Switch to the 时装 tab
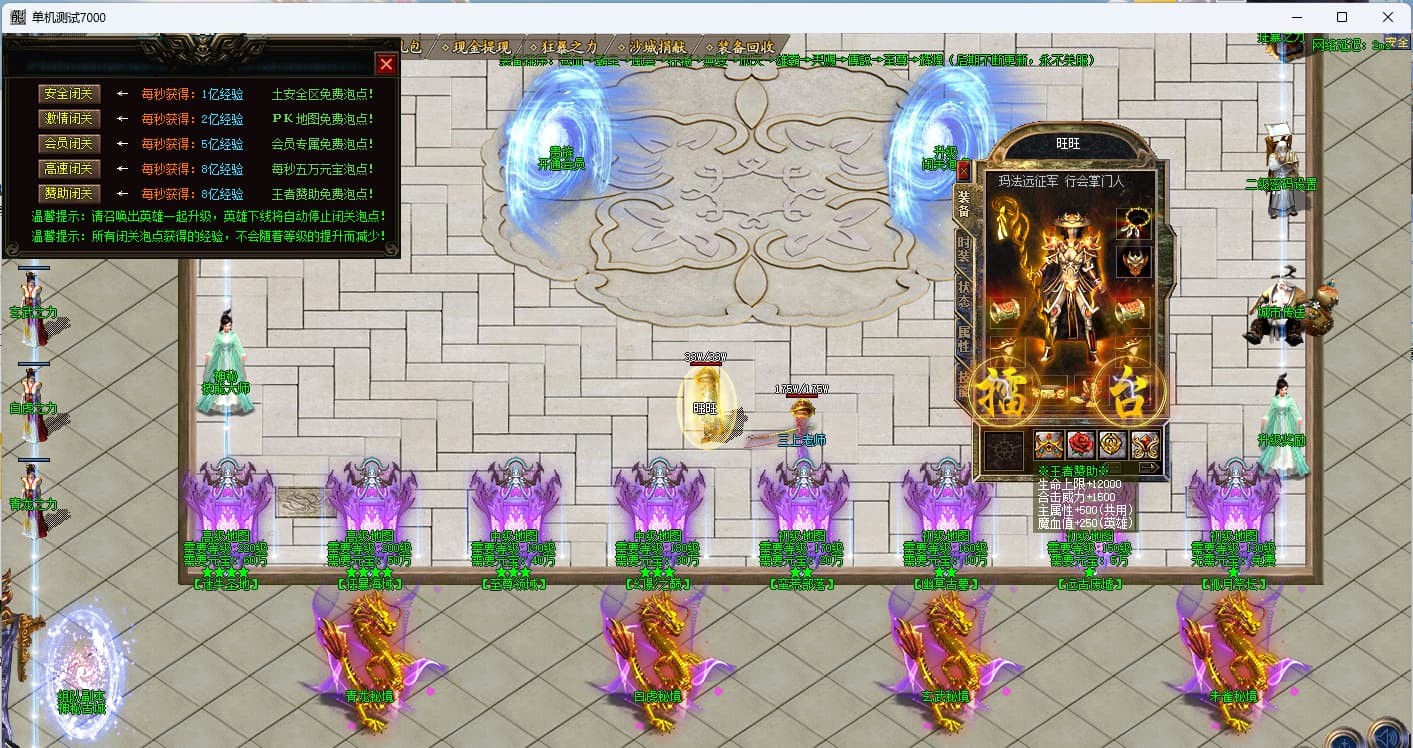The width and height of the screenshot is (1413, 748). (964, 250)
